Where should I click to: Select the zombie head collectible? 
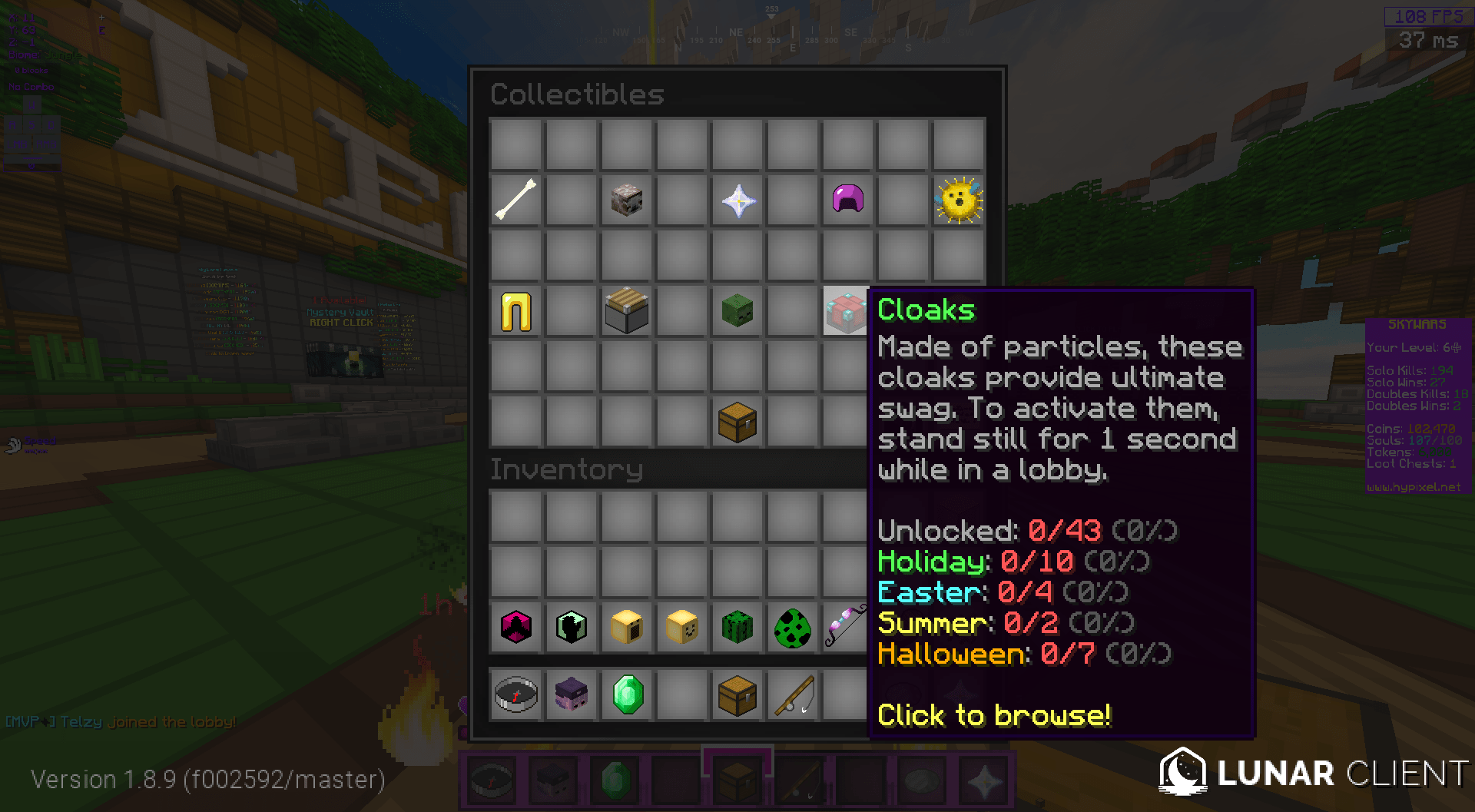(x=737, y=310)
